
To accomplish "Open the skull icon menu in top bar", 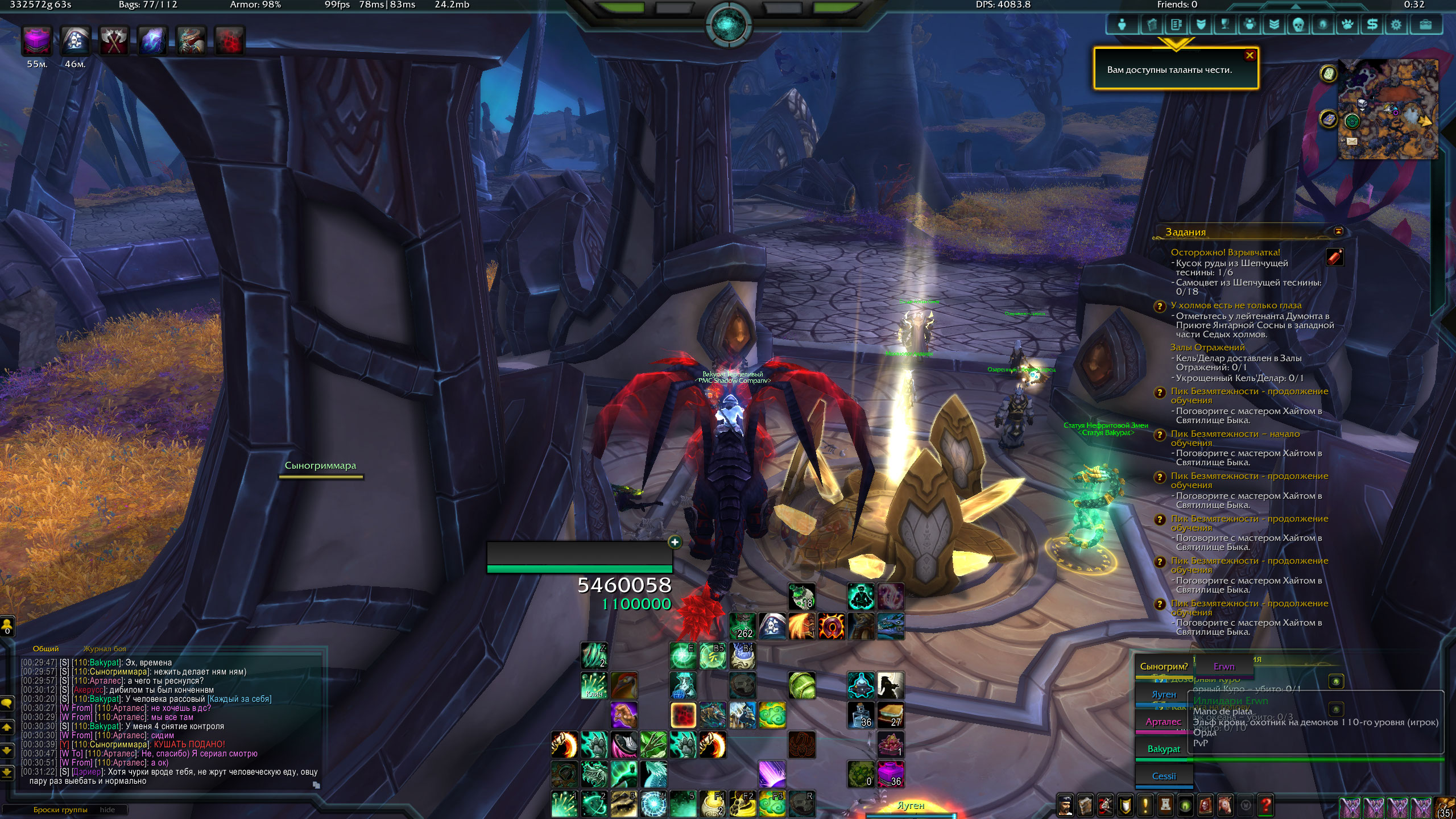I will click(1298, 24).
